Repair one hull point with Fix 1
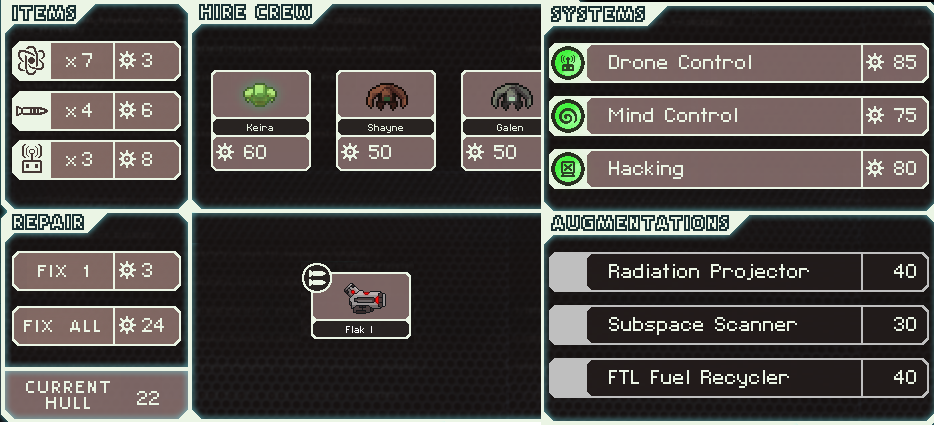 pos(97,271)
